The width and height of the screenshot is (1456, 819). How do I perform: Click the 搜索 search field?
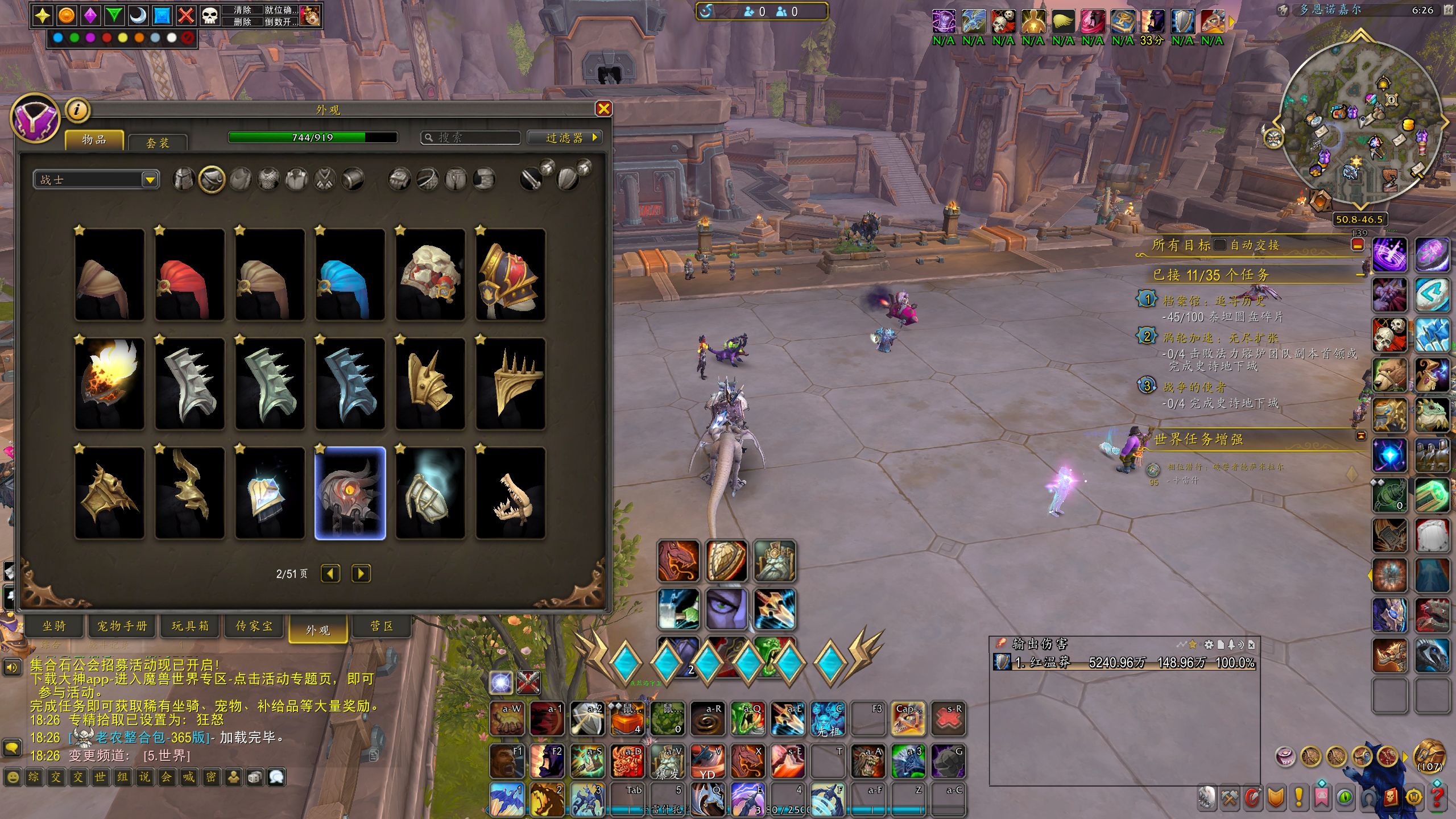pyautogui.click(x=472, y=138)
